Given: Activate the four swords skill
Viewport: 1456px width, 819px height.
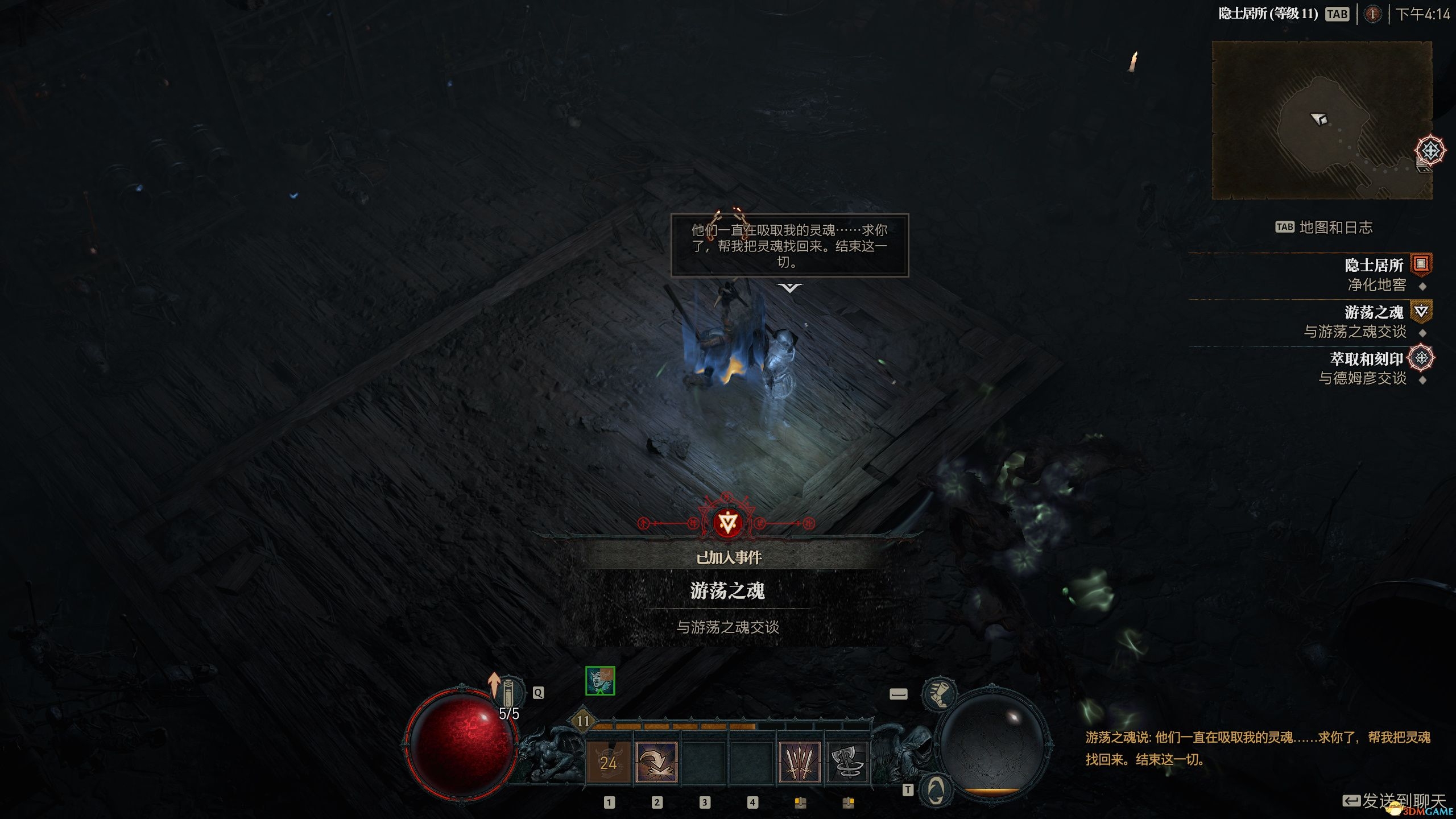Looking at the screenshot, I should [x=800, y=762].
